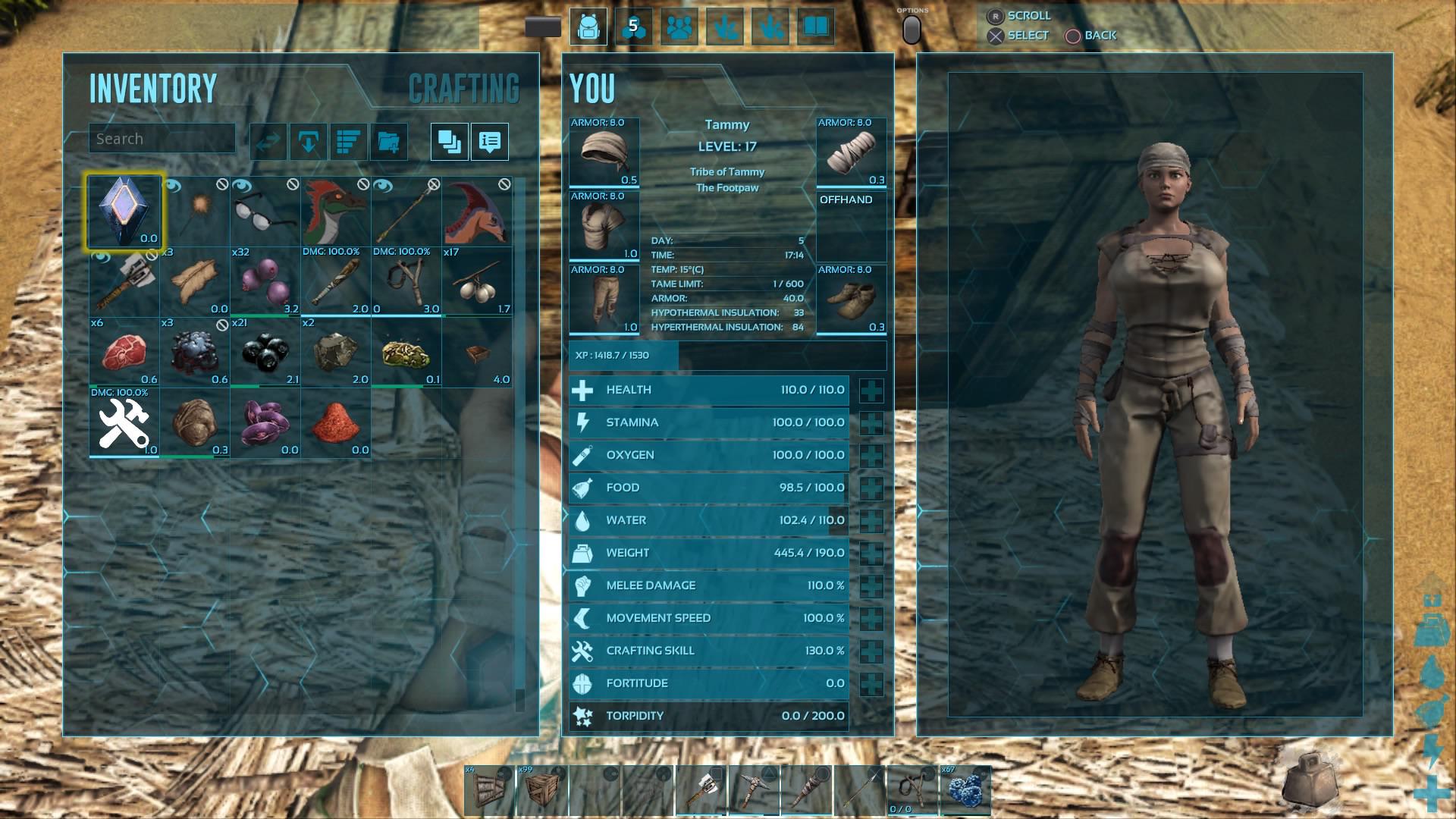Screen dimensions: 1456x819
Task: Sort inventory using the sort bars icon
Action: 349,141
